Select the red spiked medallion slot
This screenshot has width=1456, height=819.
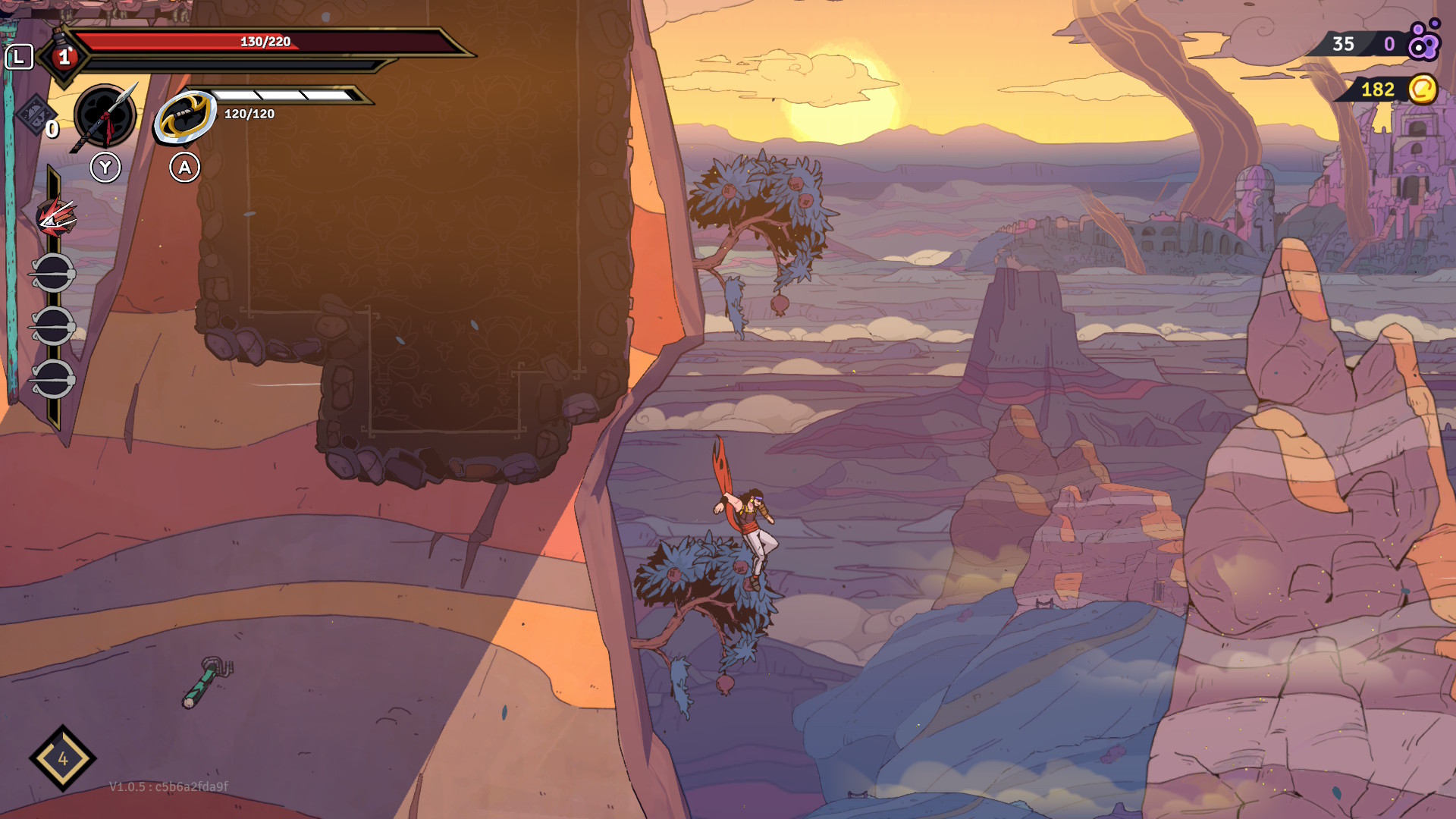pyautogui.click(x=55, y=218)
